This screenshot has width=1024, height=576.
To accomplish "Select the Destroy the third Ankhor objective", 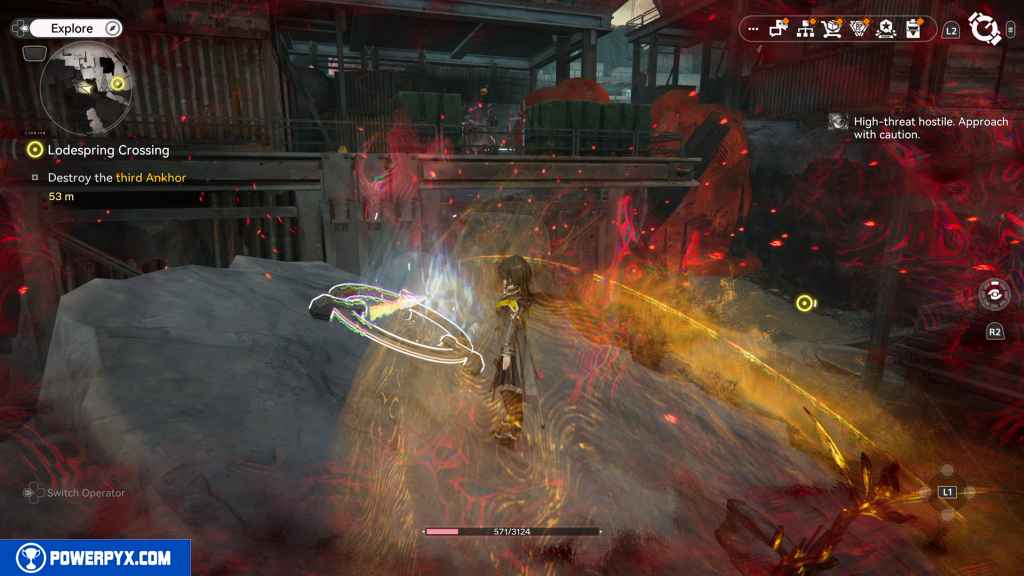I will pos(116,177).
